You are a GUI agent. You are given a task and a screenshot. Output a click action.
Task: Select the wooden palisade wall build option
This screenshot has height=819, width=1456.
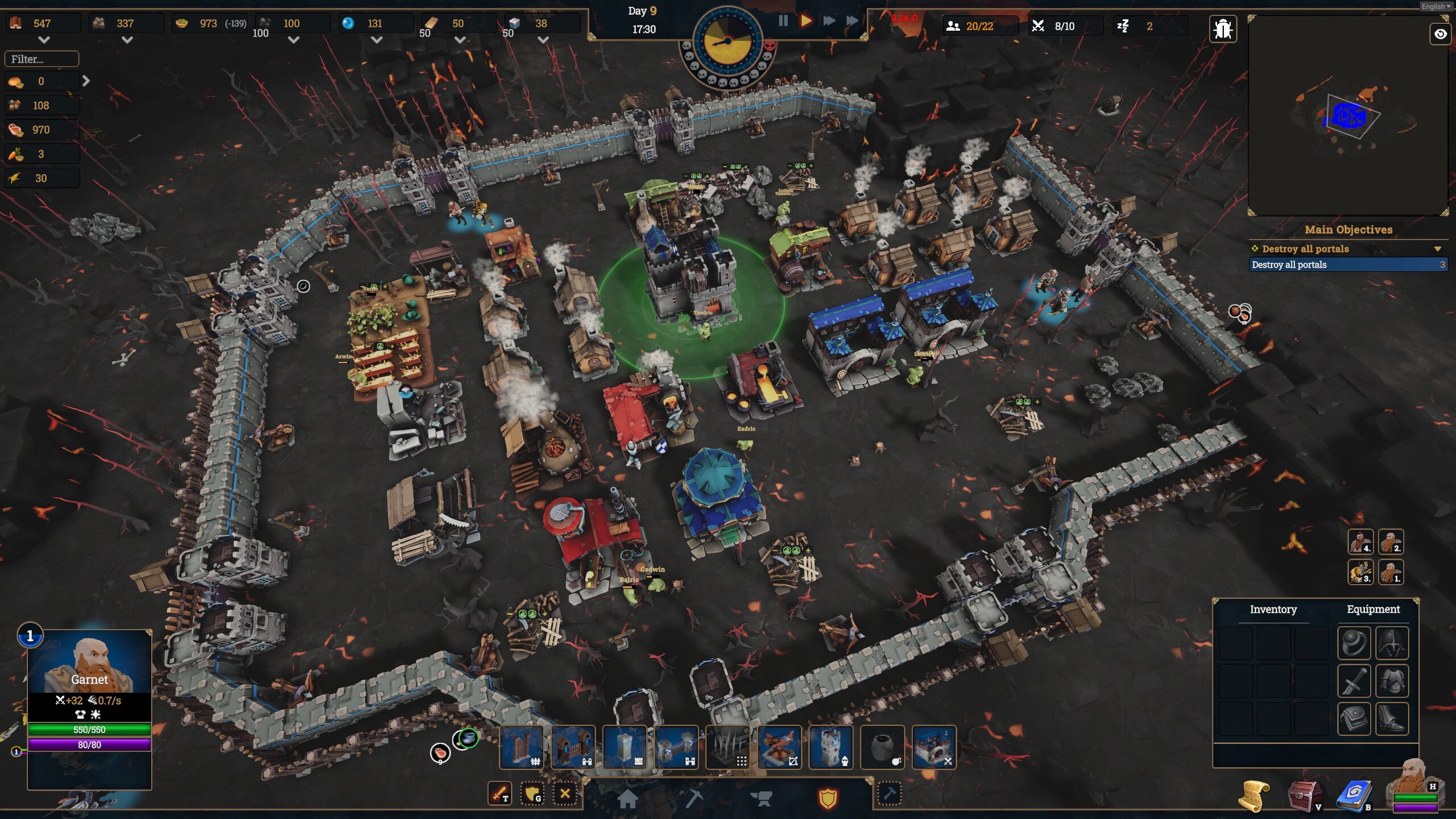(522, 747)
